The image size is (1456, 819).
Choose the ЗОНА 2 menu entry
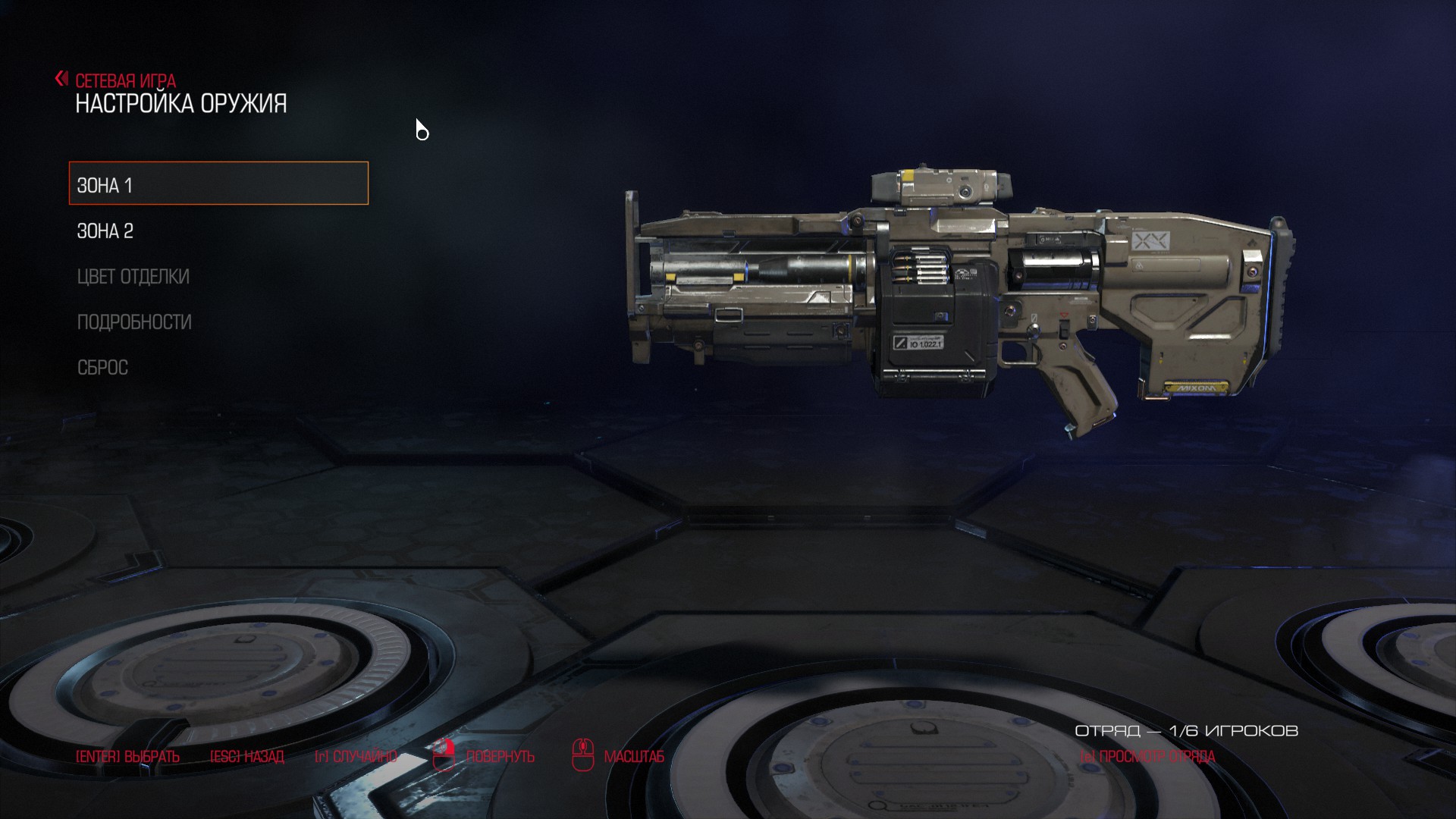pyautogui.click(x=105, y=231)
